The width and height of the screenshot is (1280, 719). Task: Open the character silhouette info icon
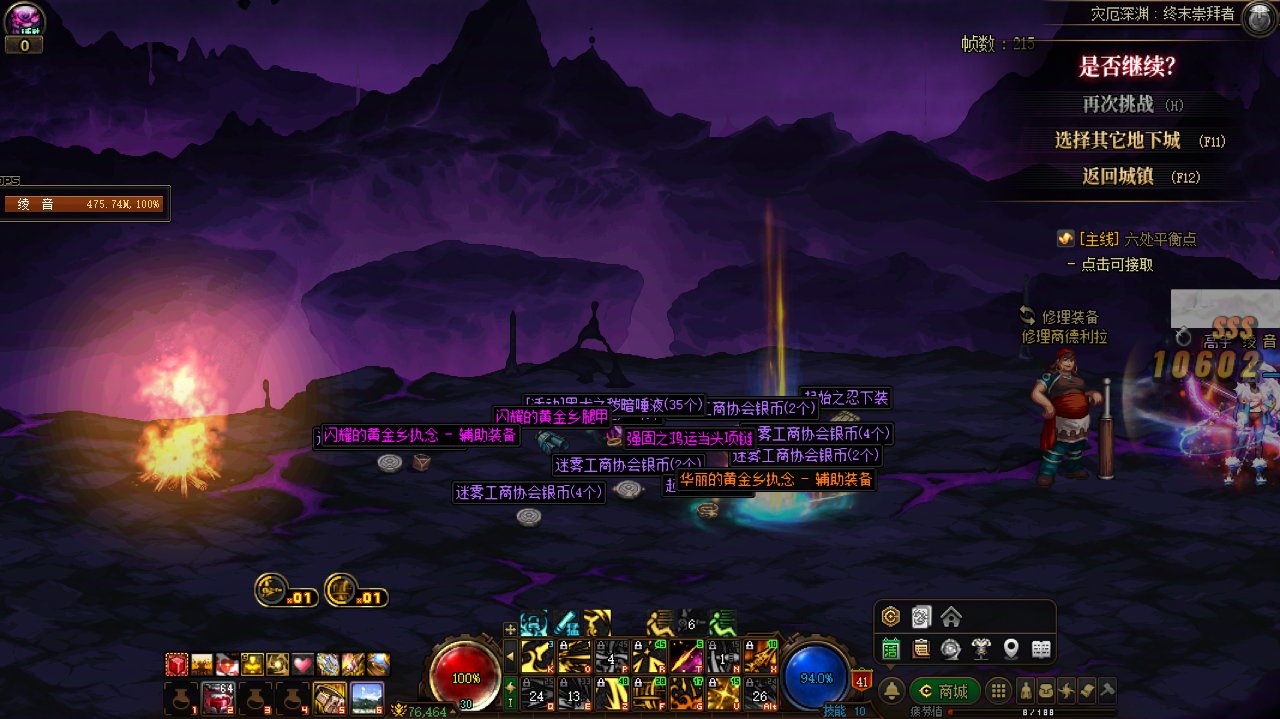[1025, 691]
